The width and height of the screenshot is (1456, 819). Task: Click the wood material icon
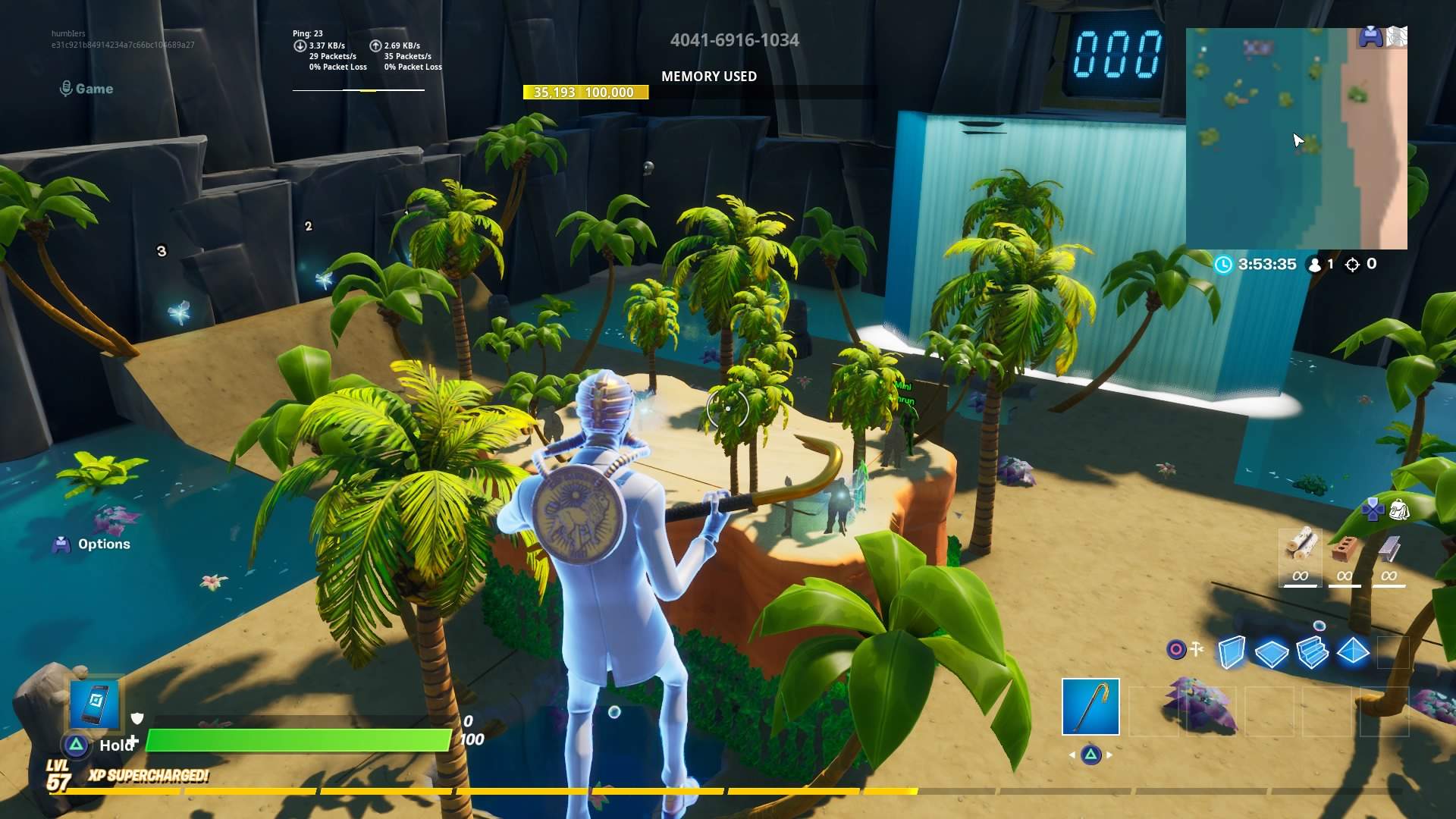click(x=1302, y=544)
